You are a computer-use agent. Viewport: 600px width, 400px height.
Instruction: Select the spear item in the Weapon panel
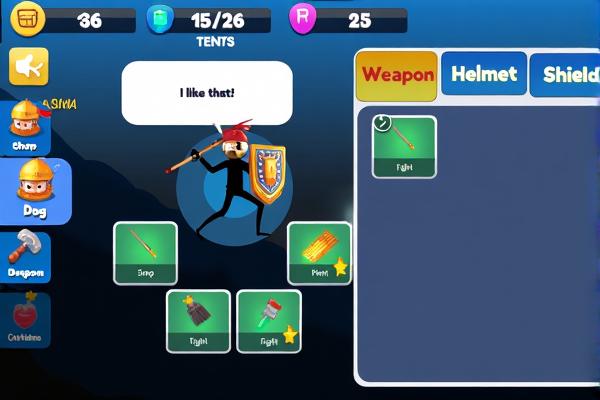(404, 146)
